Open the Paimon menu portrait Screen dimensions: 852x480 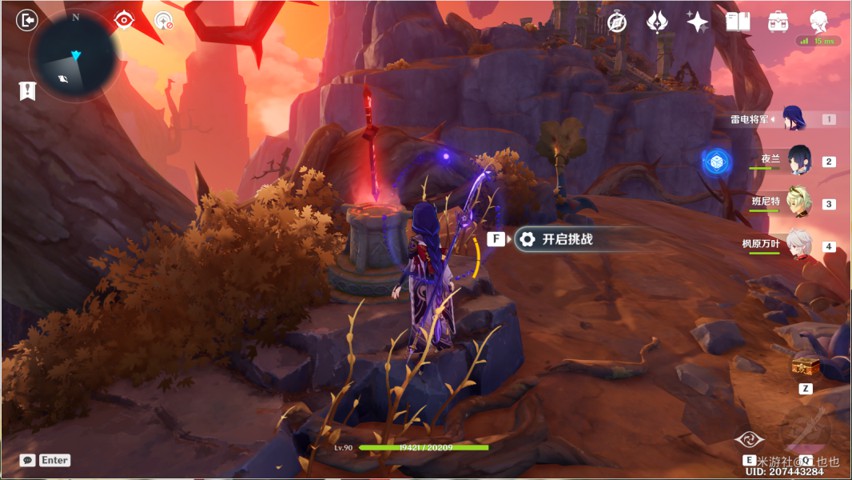pyautogui.click(x=819, y=21)
